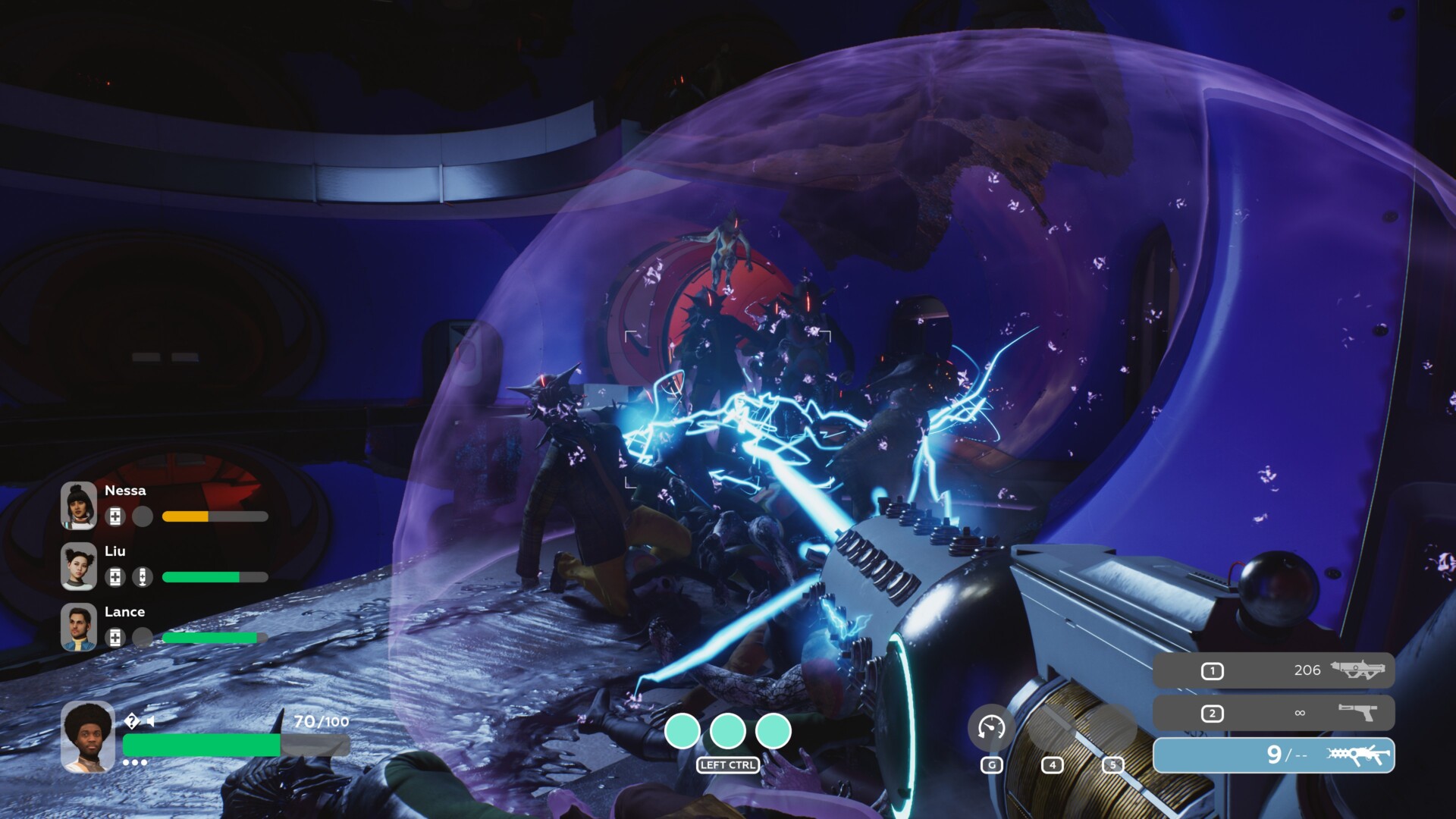1456x819 pixels.
Task: Switch to the pistol weapon slot
Action: coord(1273,713)
